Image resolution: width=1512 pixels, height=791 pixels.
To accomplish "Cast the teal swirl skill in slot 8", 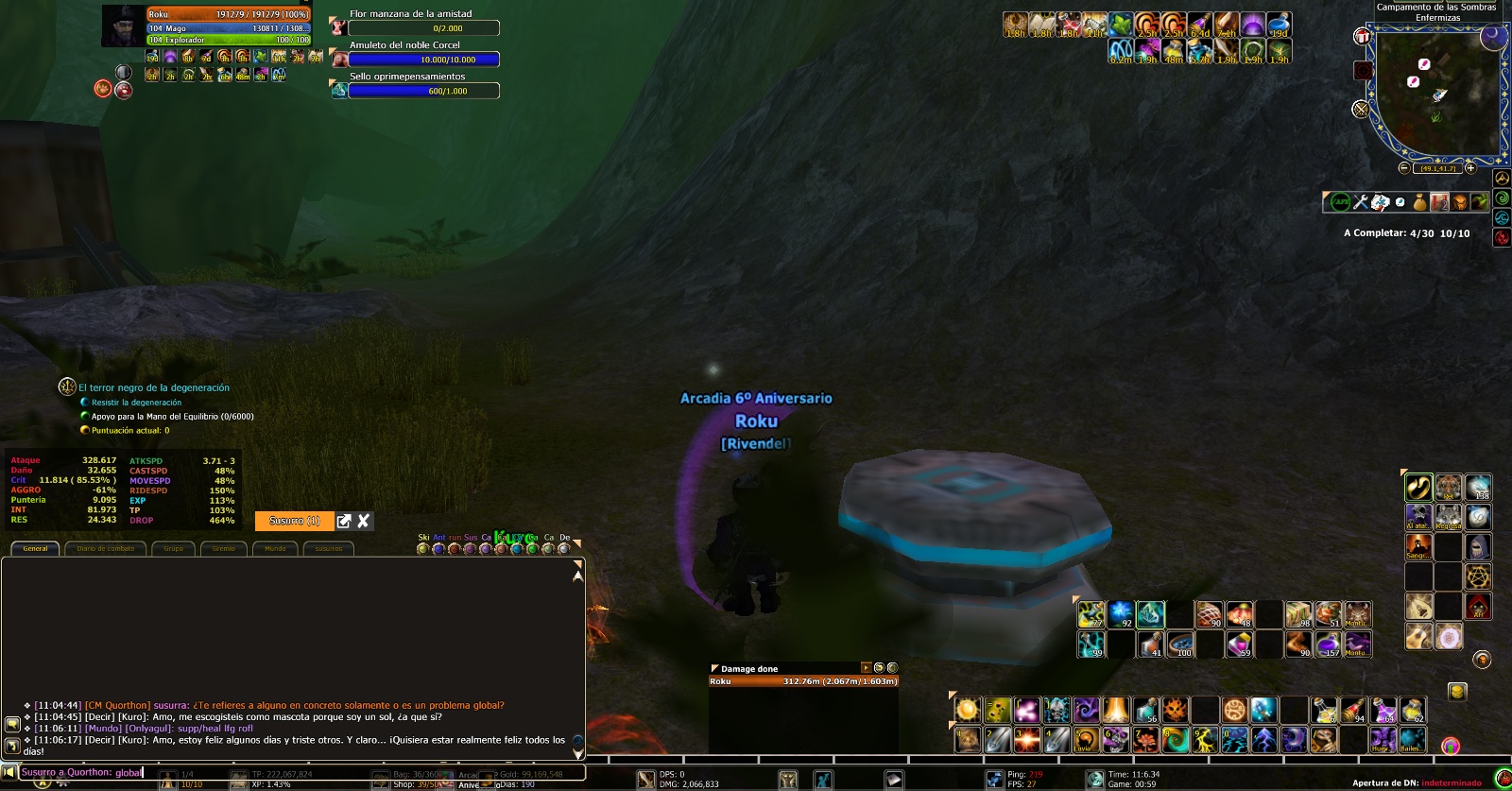I will click(x=1176, y=739).
